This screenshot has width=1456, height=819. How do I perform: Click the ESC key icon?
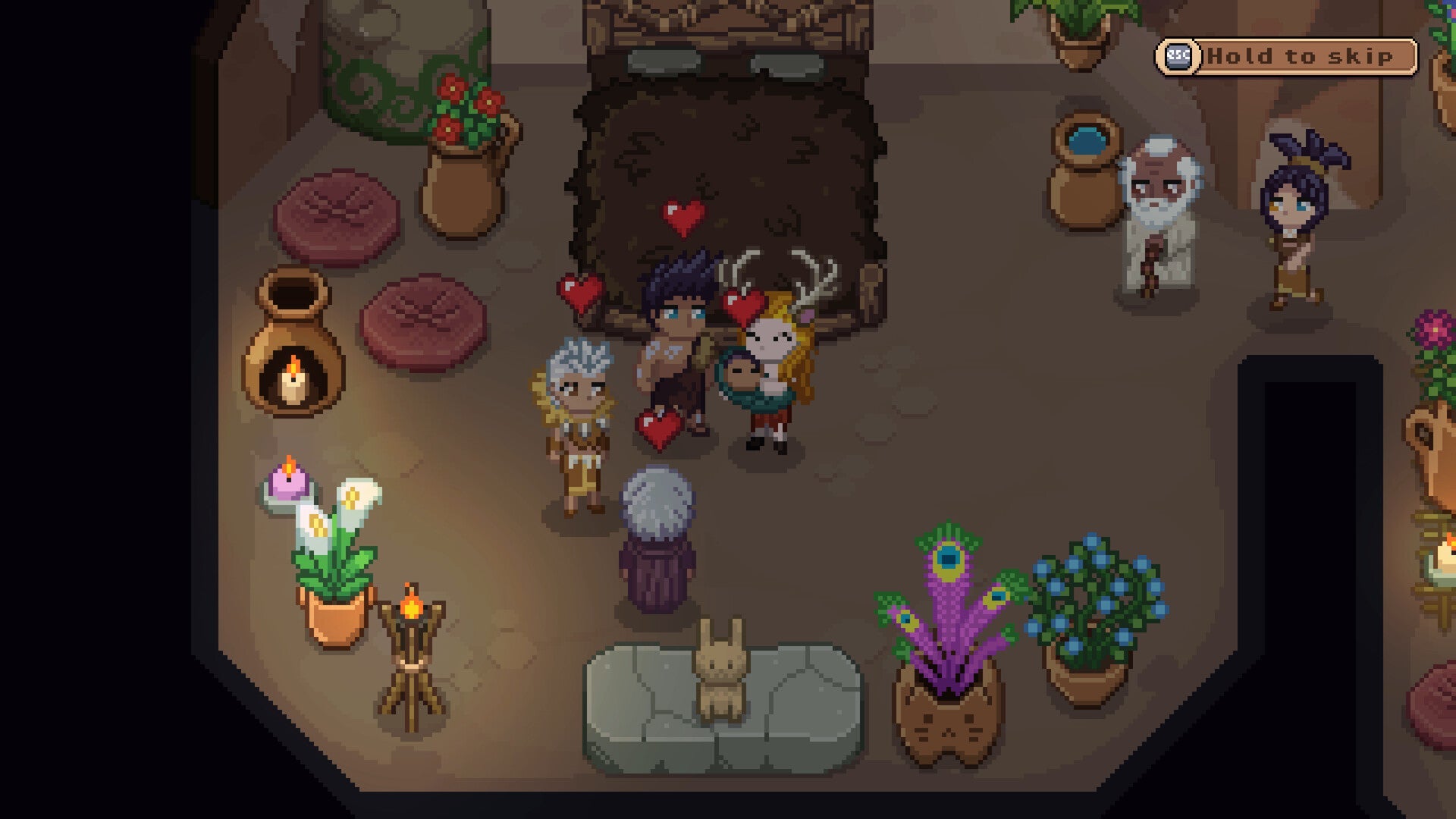[x=1176, y=56]
